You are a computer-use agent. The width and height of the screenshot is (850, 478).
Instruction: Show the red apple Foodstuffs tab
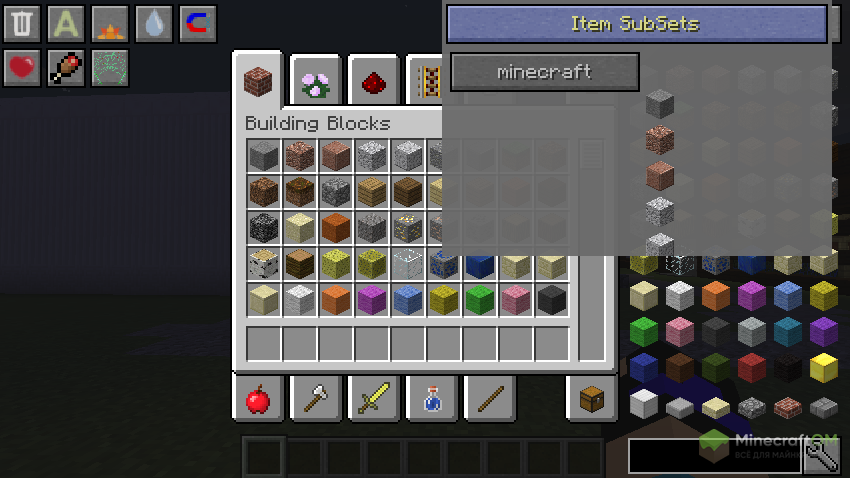pos(258,400)
